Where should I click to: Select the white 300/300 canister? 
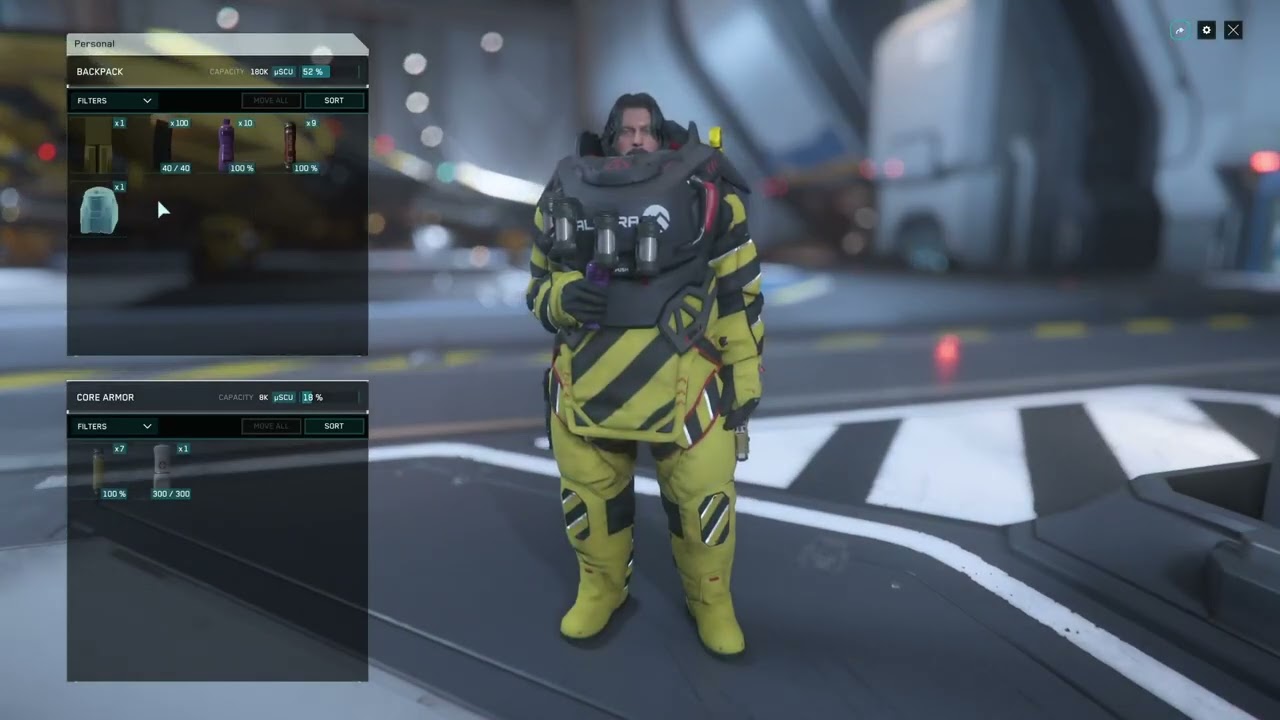[x=162, y=470]
